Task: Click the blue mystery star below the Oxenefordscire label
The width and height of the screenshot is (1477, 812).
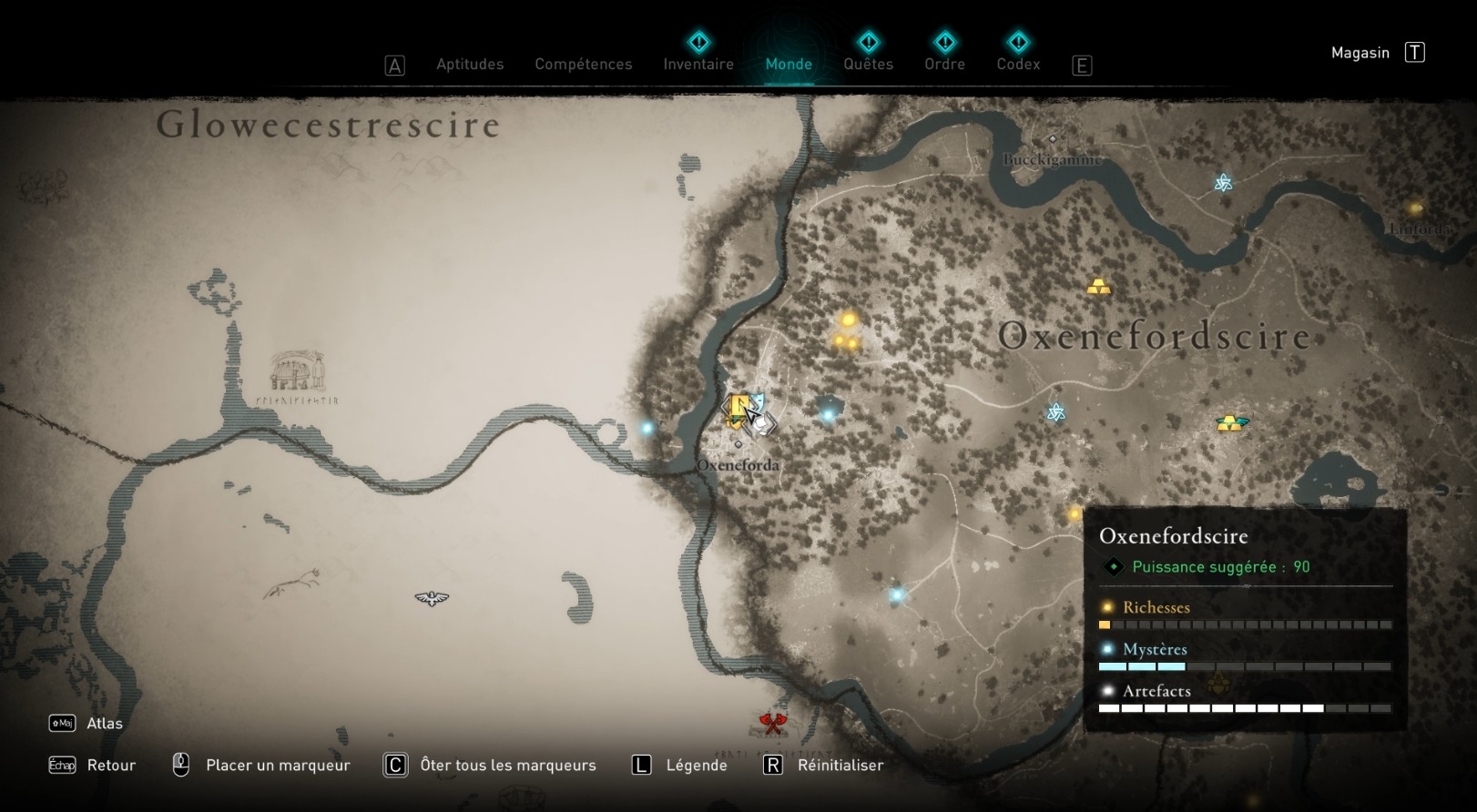Action: click(1055, 411)
